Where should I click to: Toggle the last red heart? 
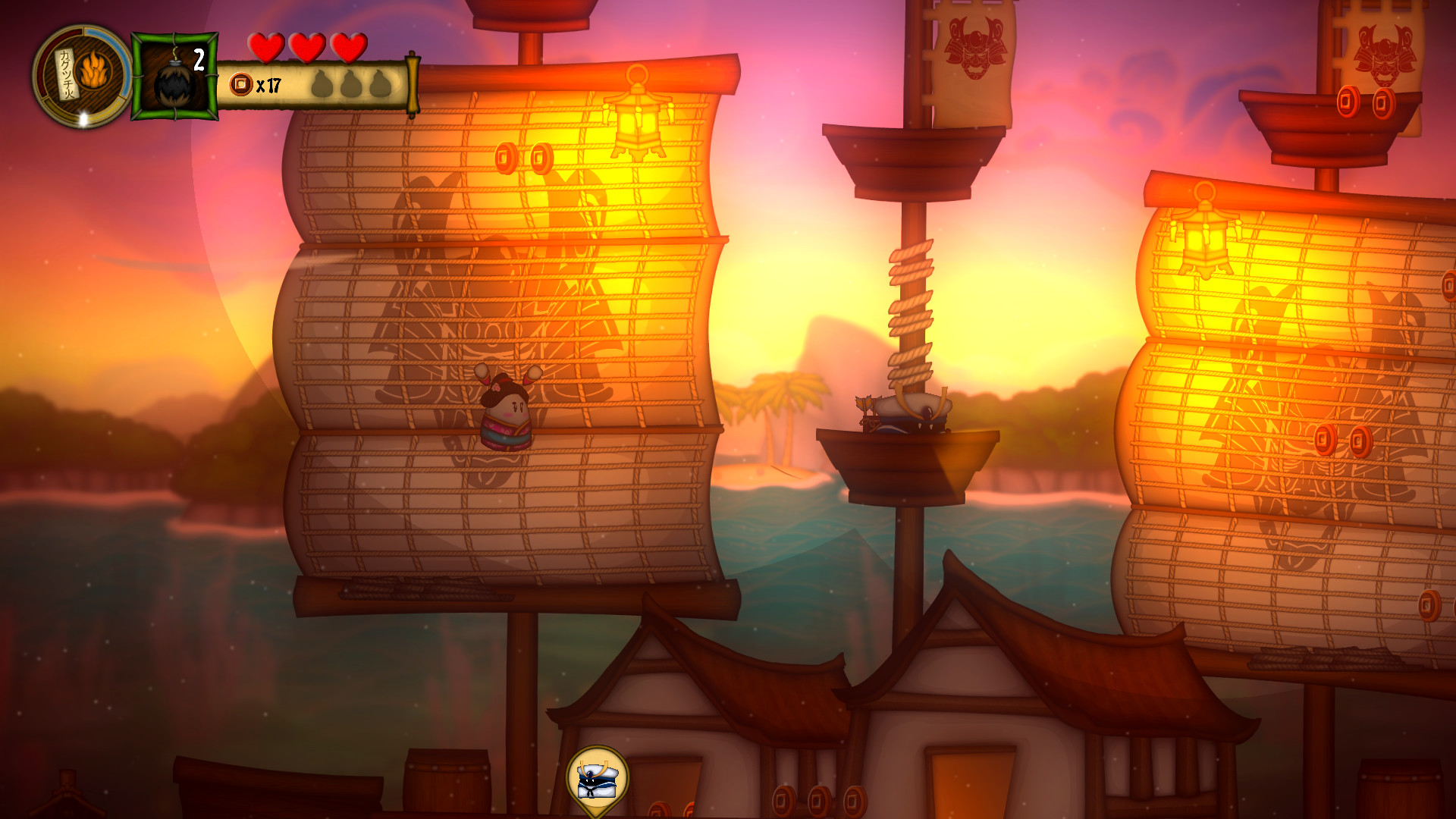pyautogui.click(x=347, y=47)
